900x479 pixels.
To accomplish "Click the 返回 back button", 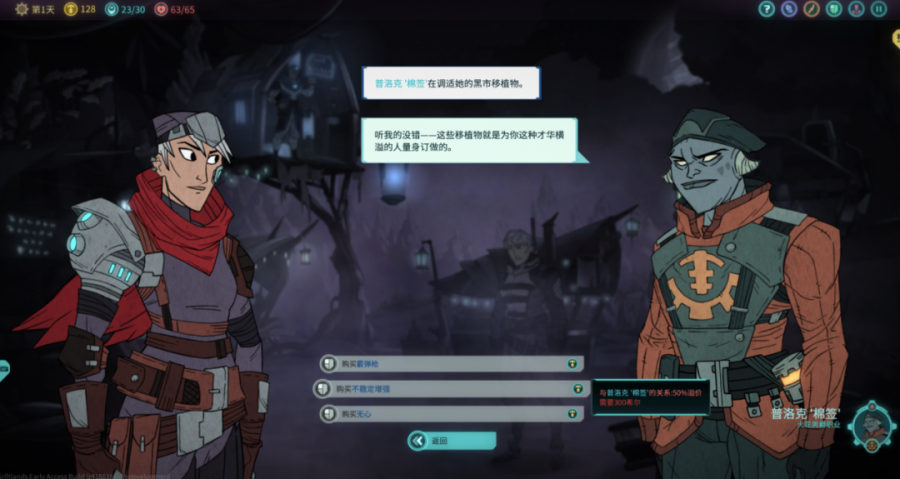I will tap(451, 441).
